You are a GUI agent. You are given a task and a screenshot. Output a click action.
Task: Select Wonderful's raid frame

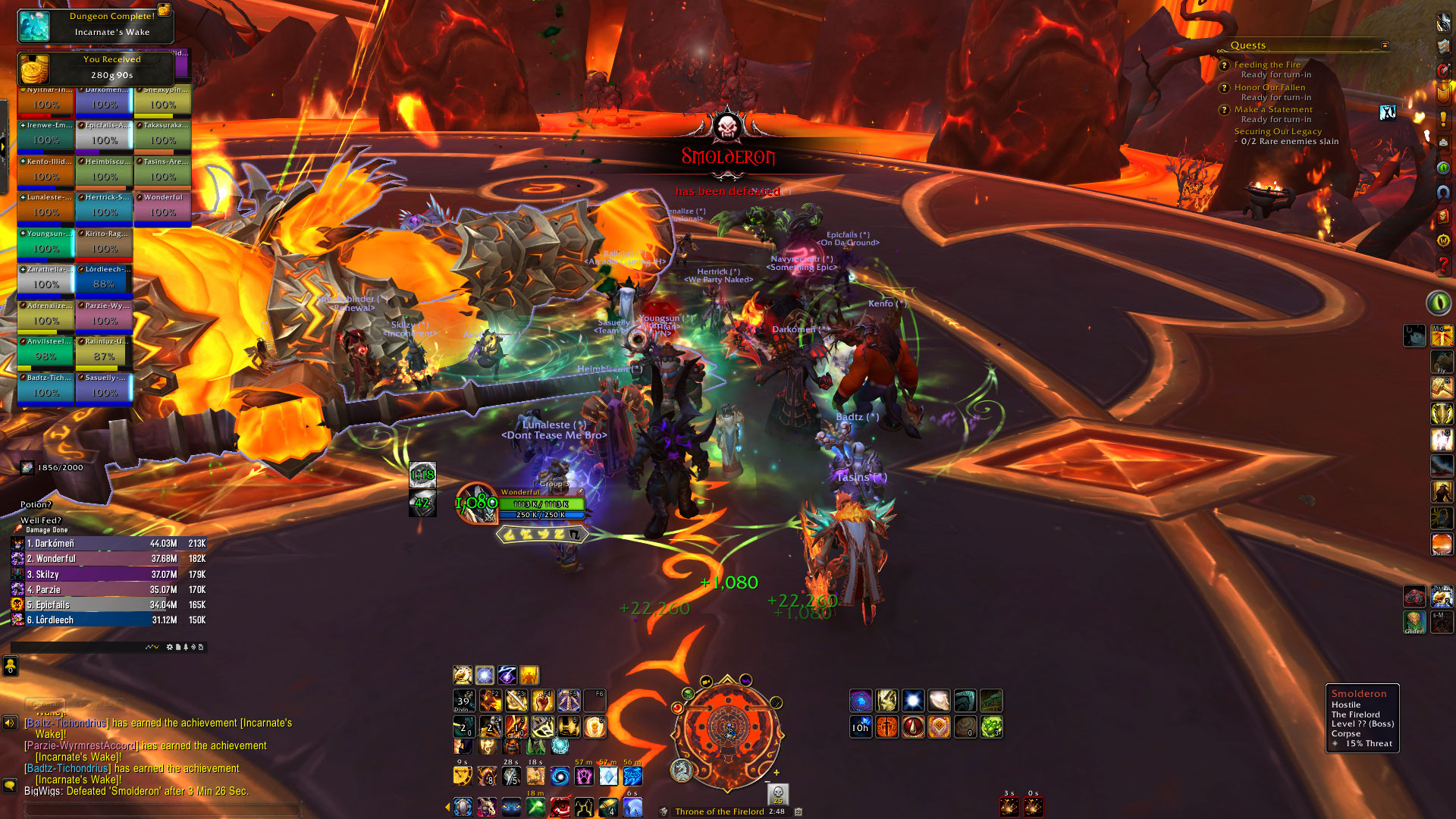162,208
